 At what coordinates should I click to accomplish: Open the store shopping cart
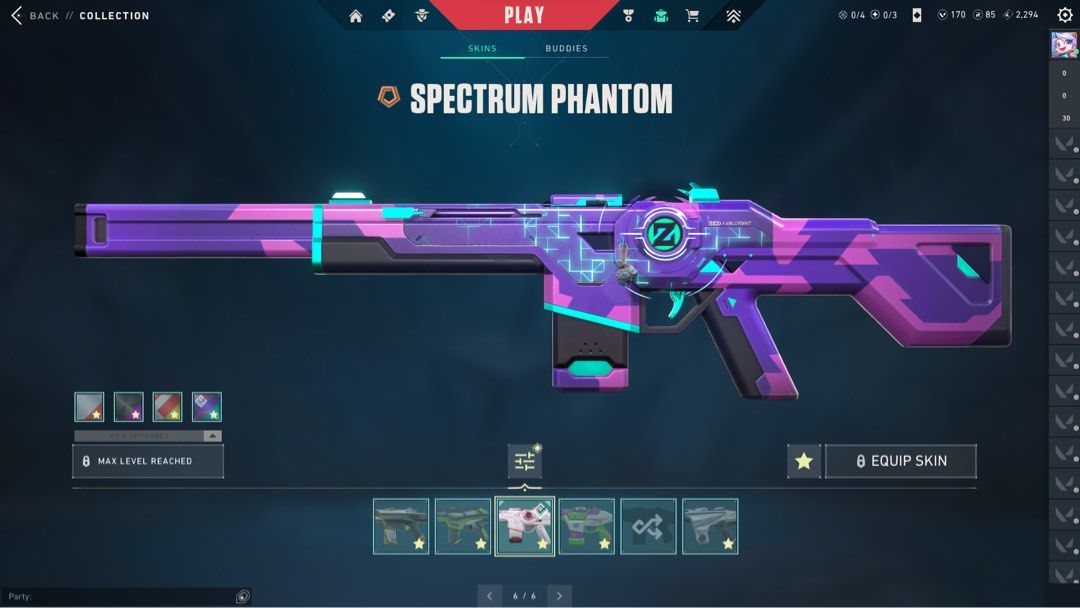tap(692, 16)
